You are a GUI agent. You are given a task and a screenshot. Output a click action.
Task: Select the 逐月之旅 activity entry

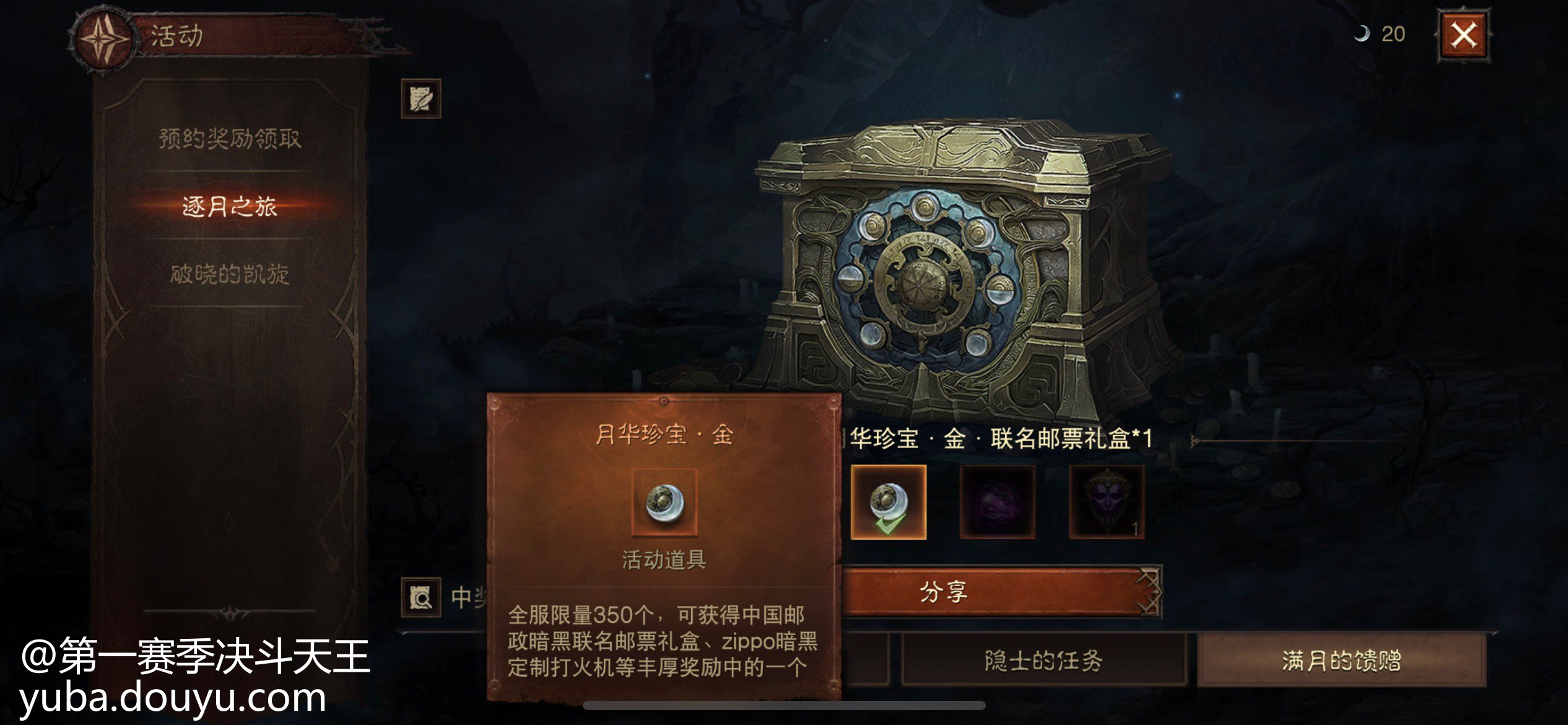coord(230,206)
